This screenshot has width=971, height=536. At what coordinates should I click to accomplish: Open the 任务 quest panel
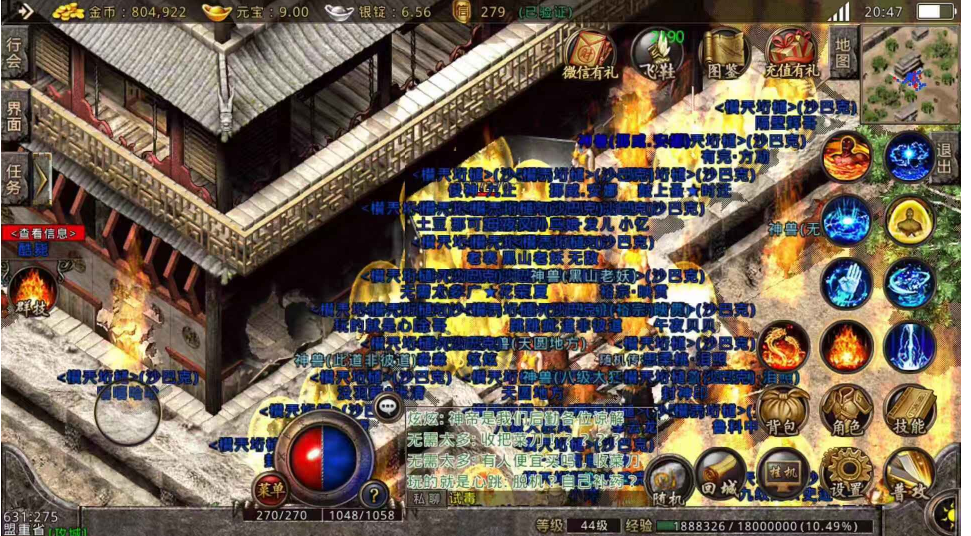pyautogui.click(x=14, y=178)
